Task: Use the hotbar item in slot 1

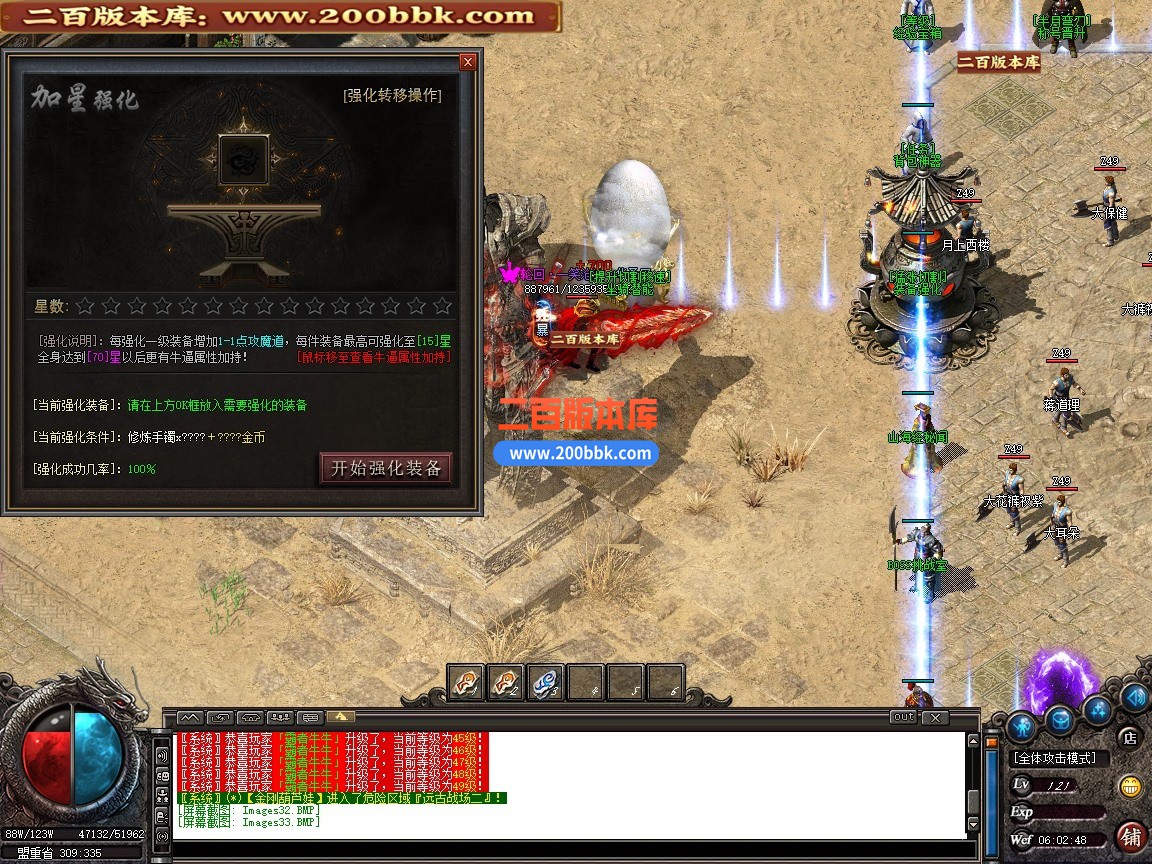Action: (466, 682)
